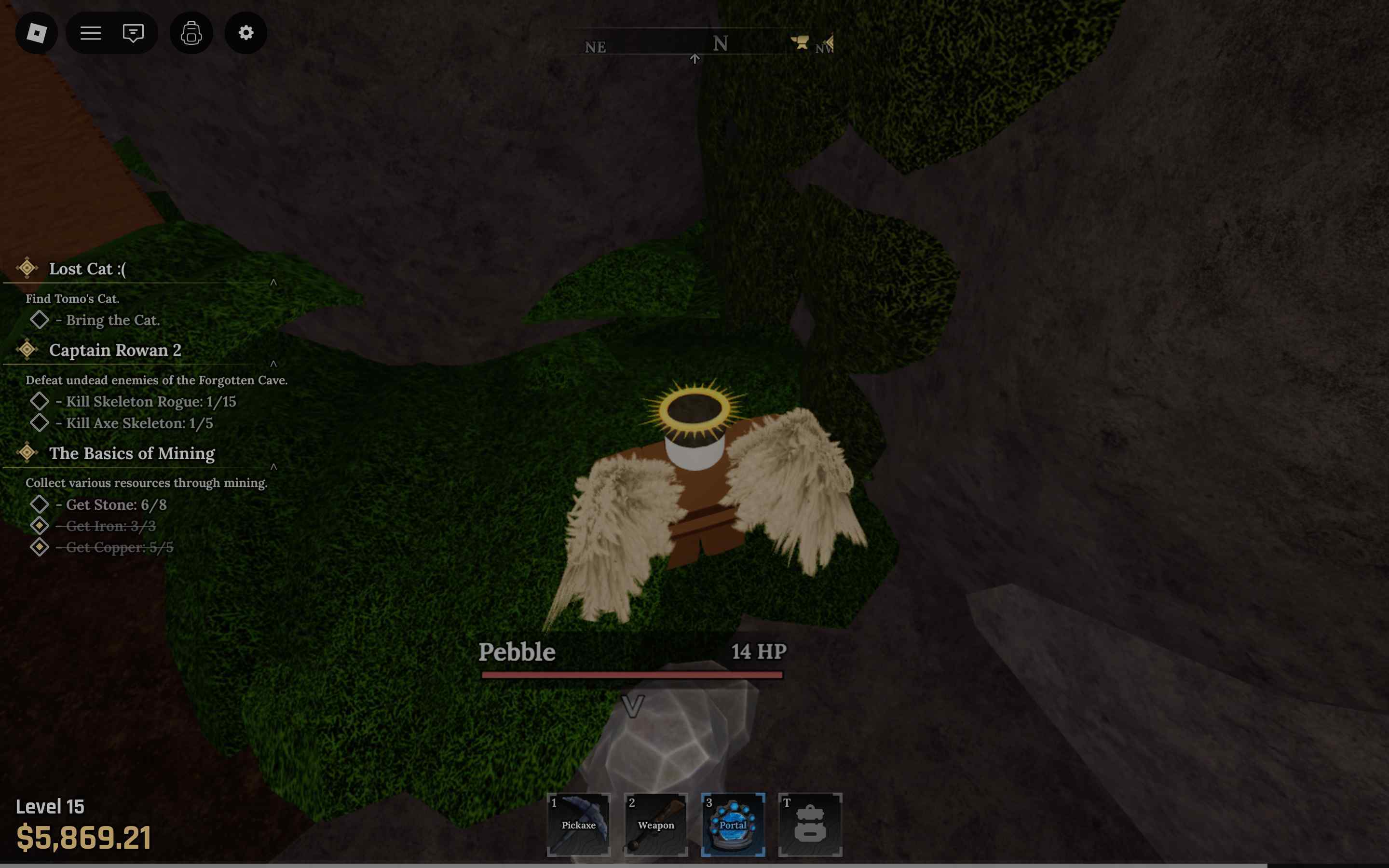Screen dimensions: 1389x868
Task: Collapse The Basics of Mining quest section
Action: pos(274,467)
